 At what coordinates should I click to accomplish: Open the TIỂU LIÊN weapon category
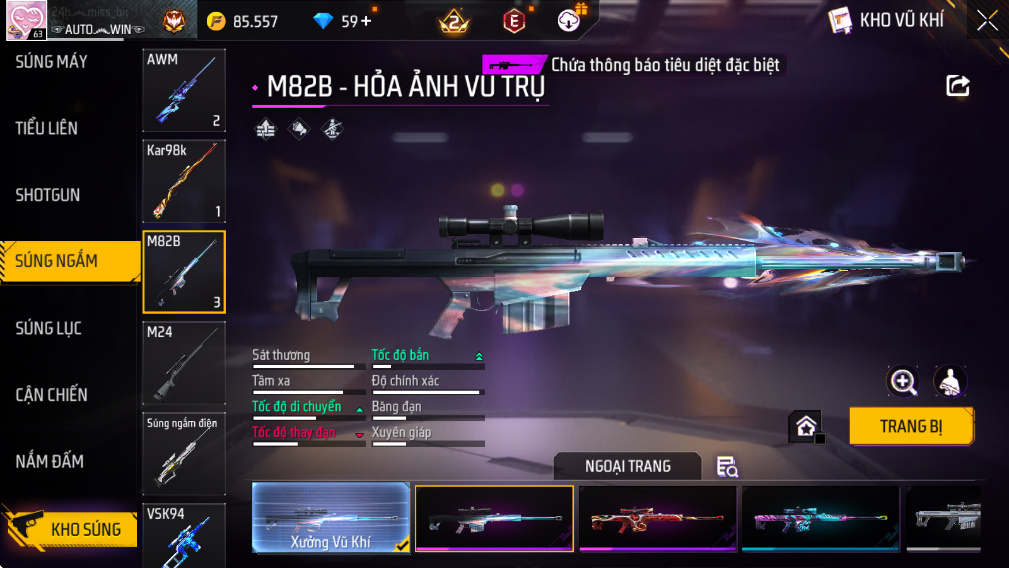tap(47, 128)
